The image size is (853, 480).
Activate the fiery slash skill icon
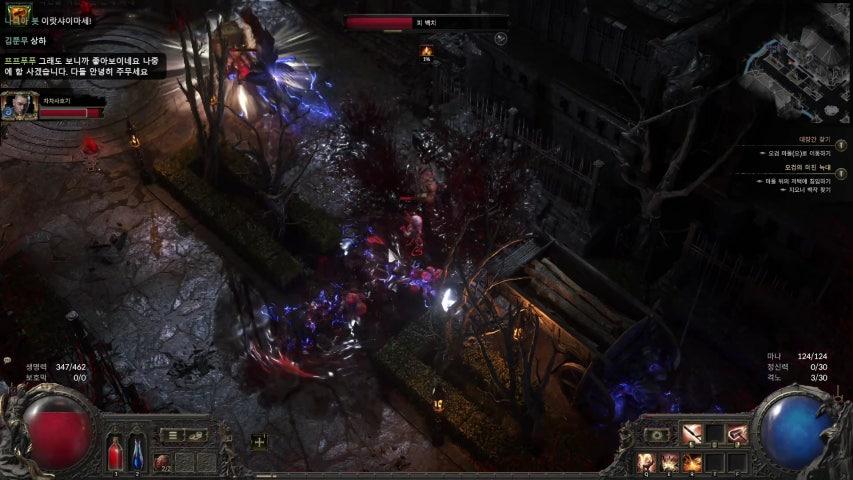[691, 462]
